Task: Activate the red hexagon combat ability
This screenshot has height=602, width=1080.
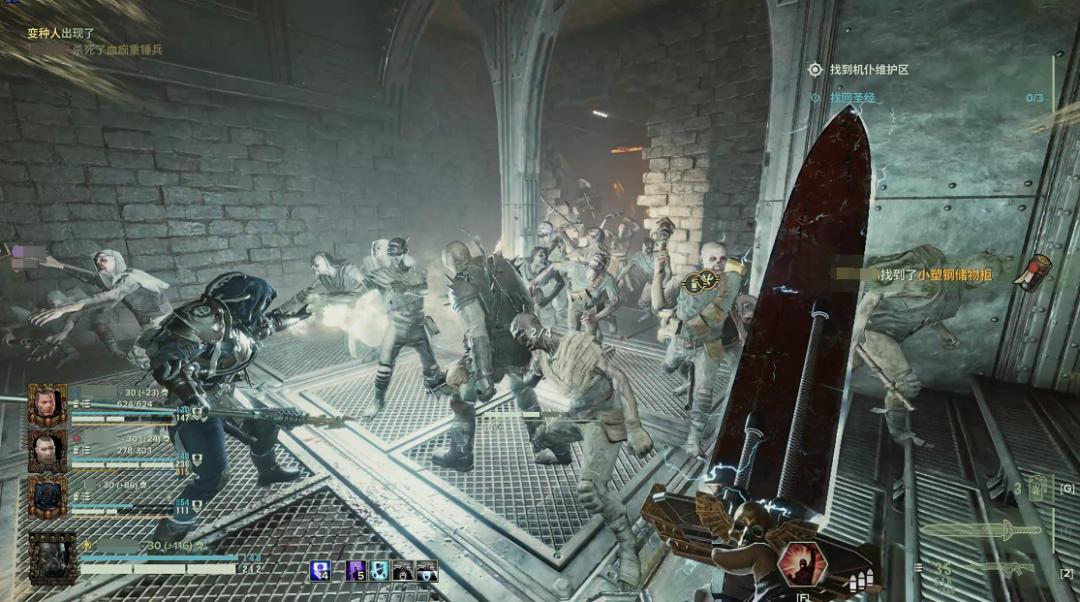Action: pos(802,565)
